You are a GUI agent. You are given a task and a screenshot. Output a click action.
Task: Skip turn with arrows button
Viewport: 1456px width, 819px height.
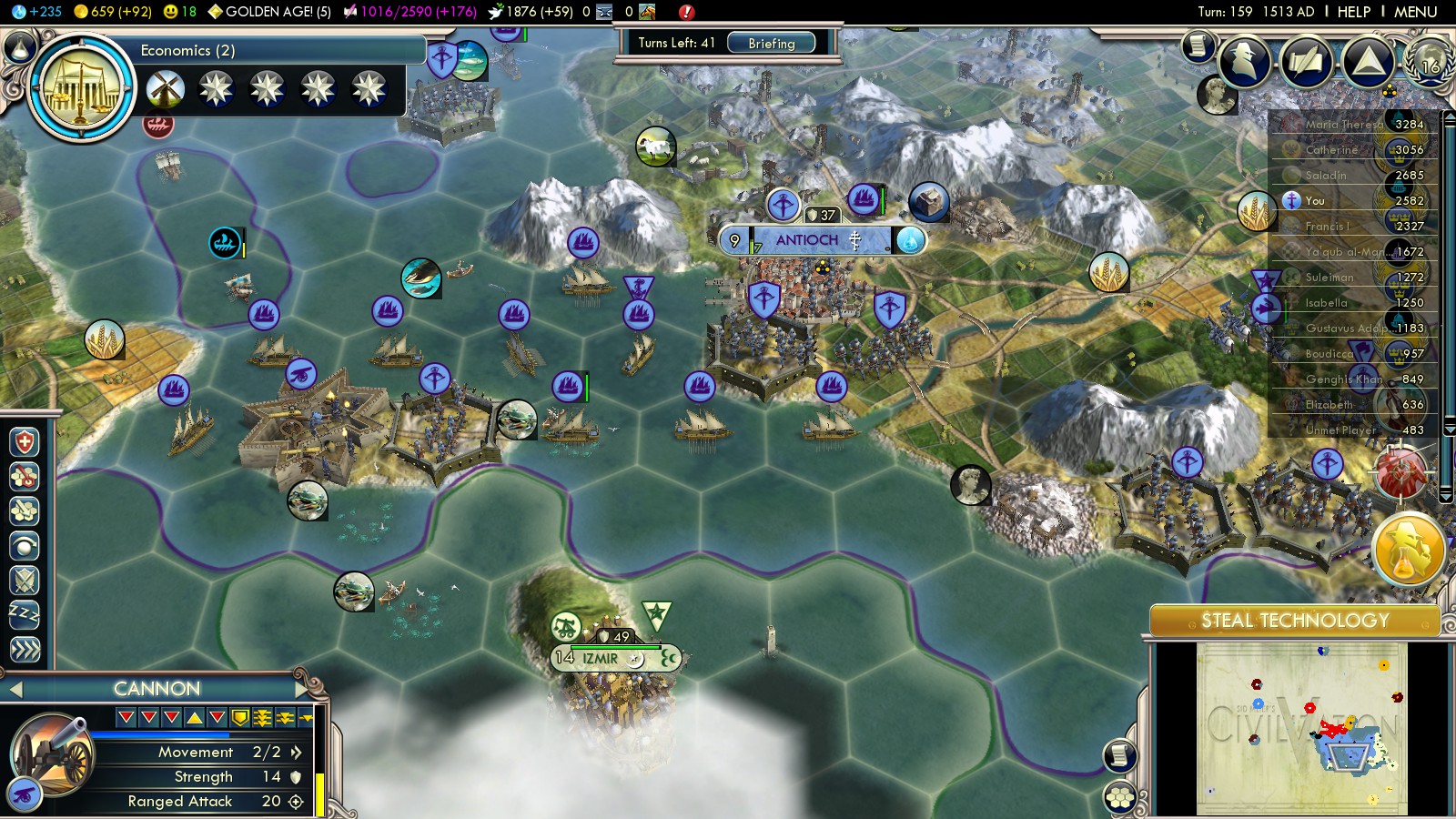tap(25, 649)
